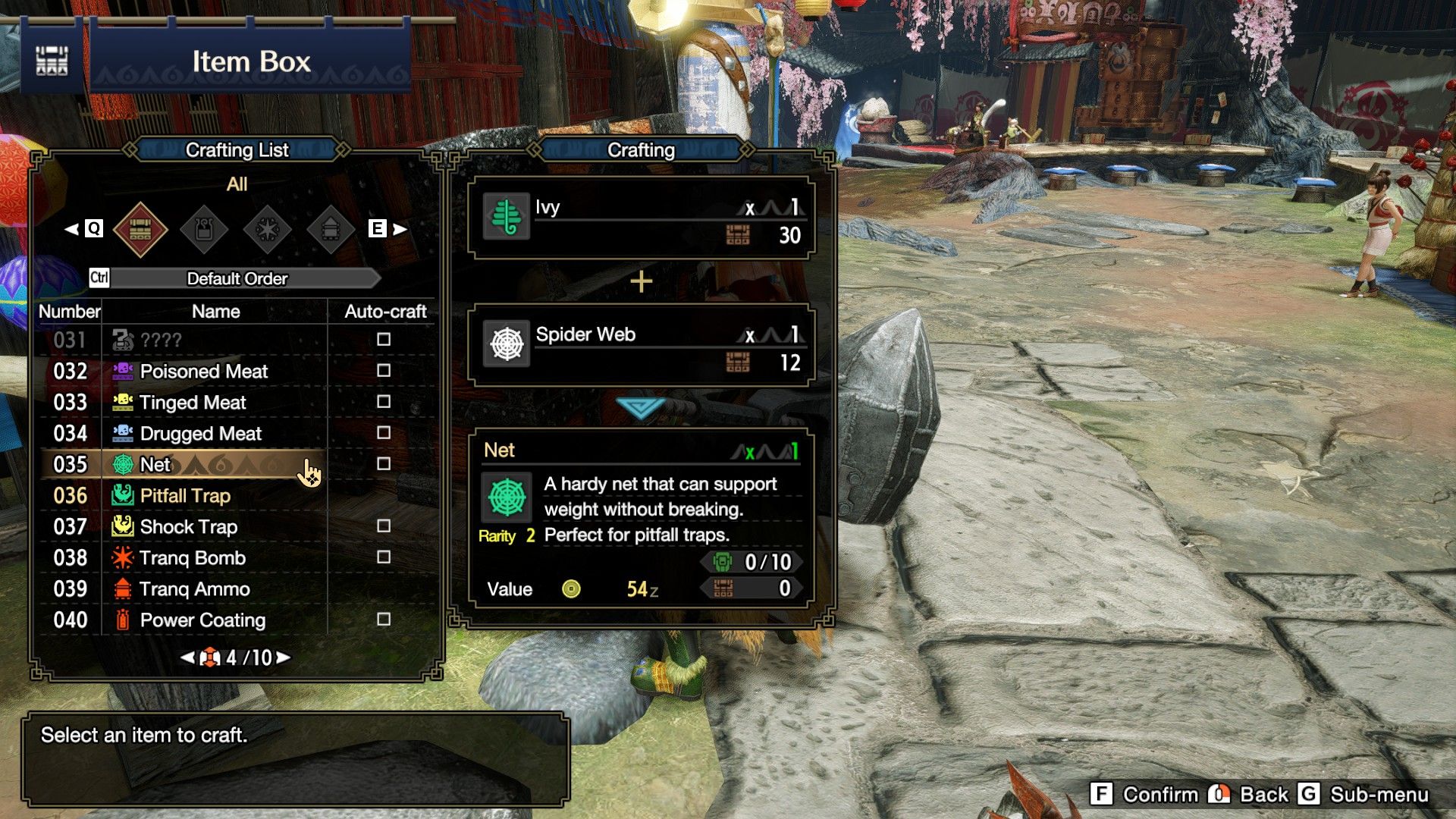Choose the Tinged Meat recipe row
1456x819 pixels.
pyautogui.click(x=193, y=402)
